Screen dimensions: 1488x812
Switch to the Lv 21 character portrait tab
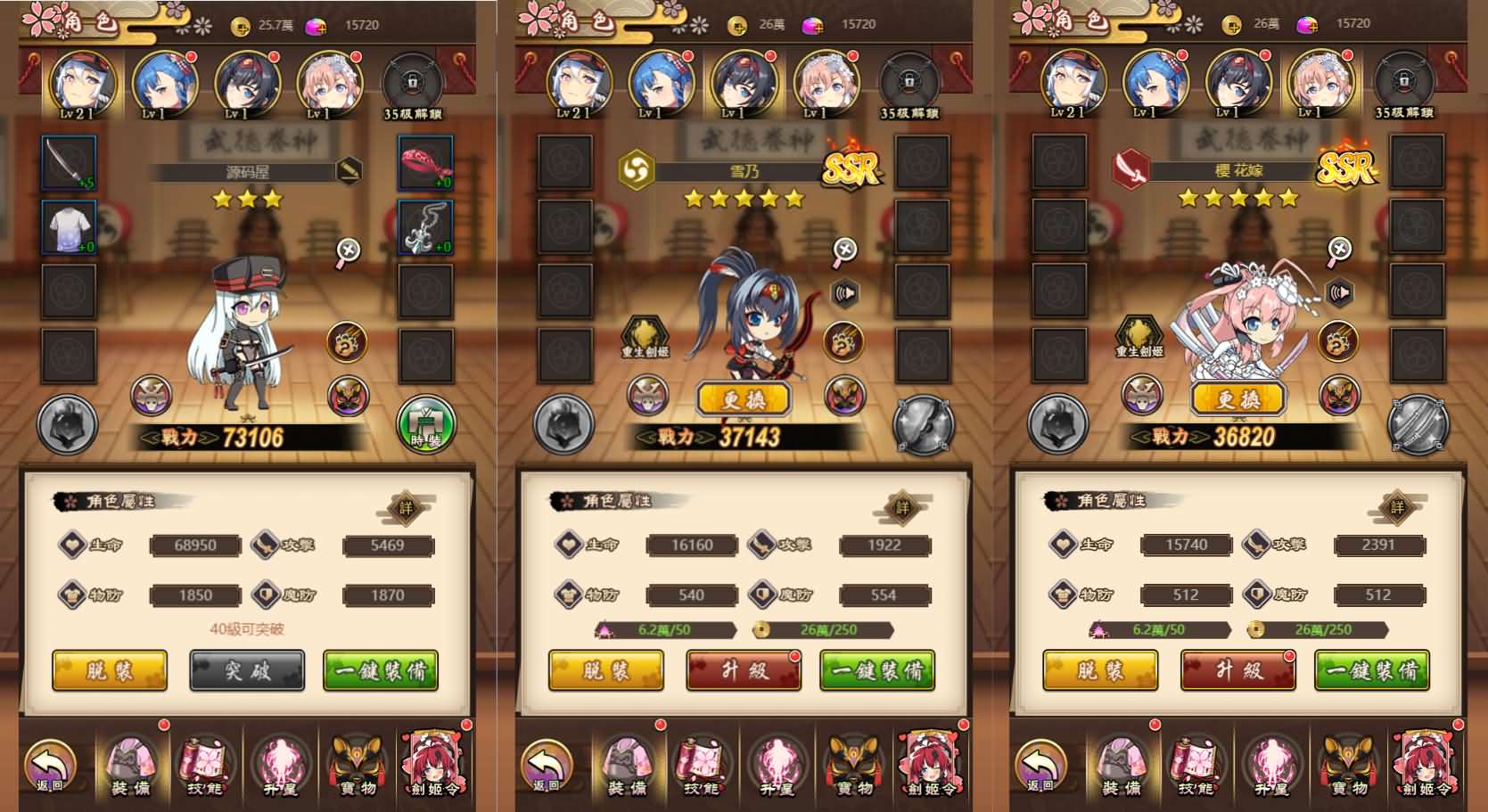tap(82, 83)
